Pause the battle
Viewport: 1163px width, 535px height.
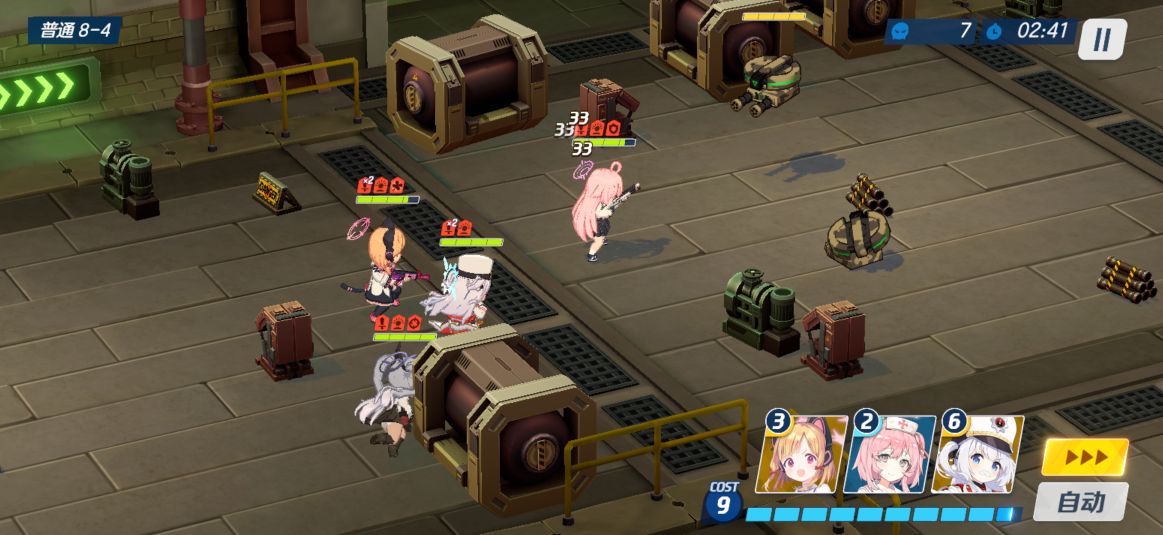[x=1101, y=39]
